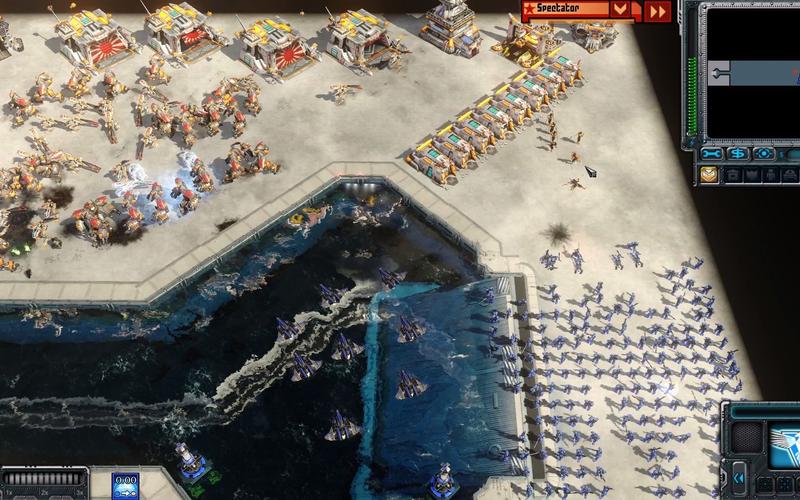Click the fast-forward speed button

click(x=657, y=10)
